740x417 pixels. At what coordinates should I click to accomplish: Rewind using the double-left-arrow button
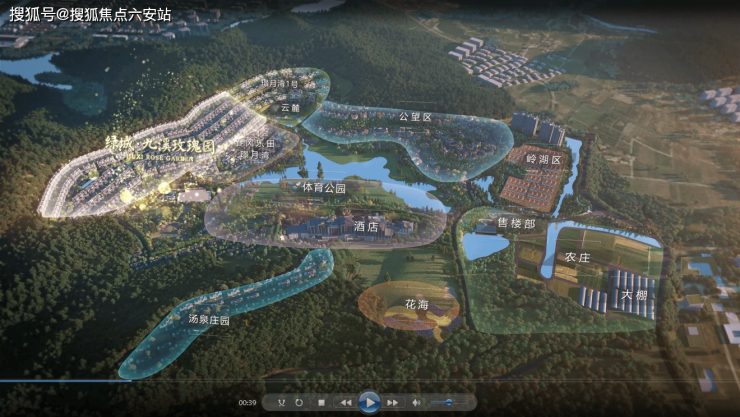(346, 402)
